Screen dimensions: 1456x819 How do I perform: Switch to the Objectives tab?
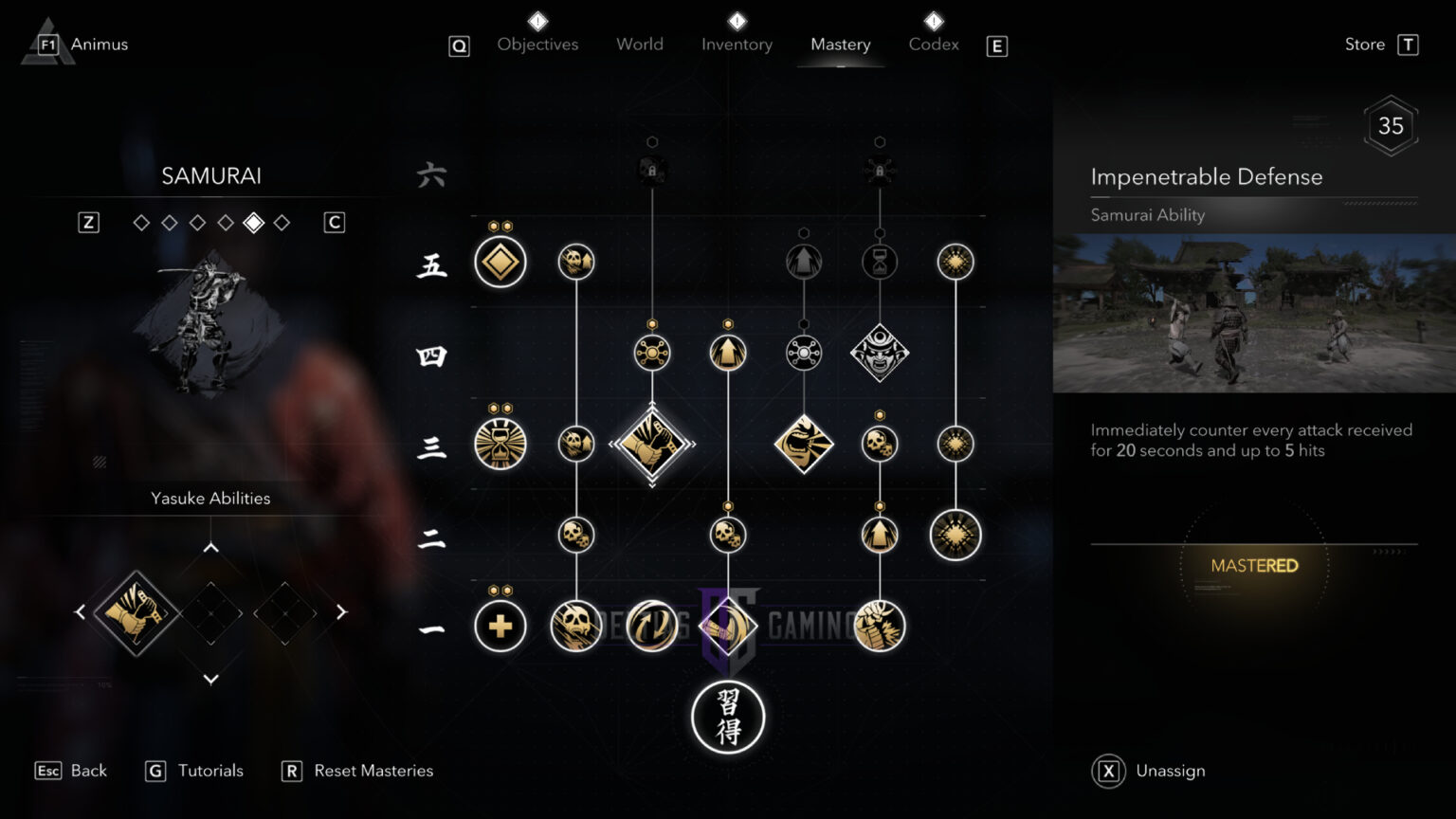537,45
